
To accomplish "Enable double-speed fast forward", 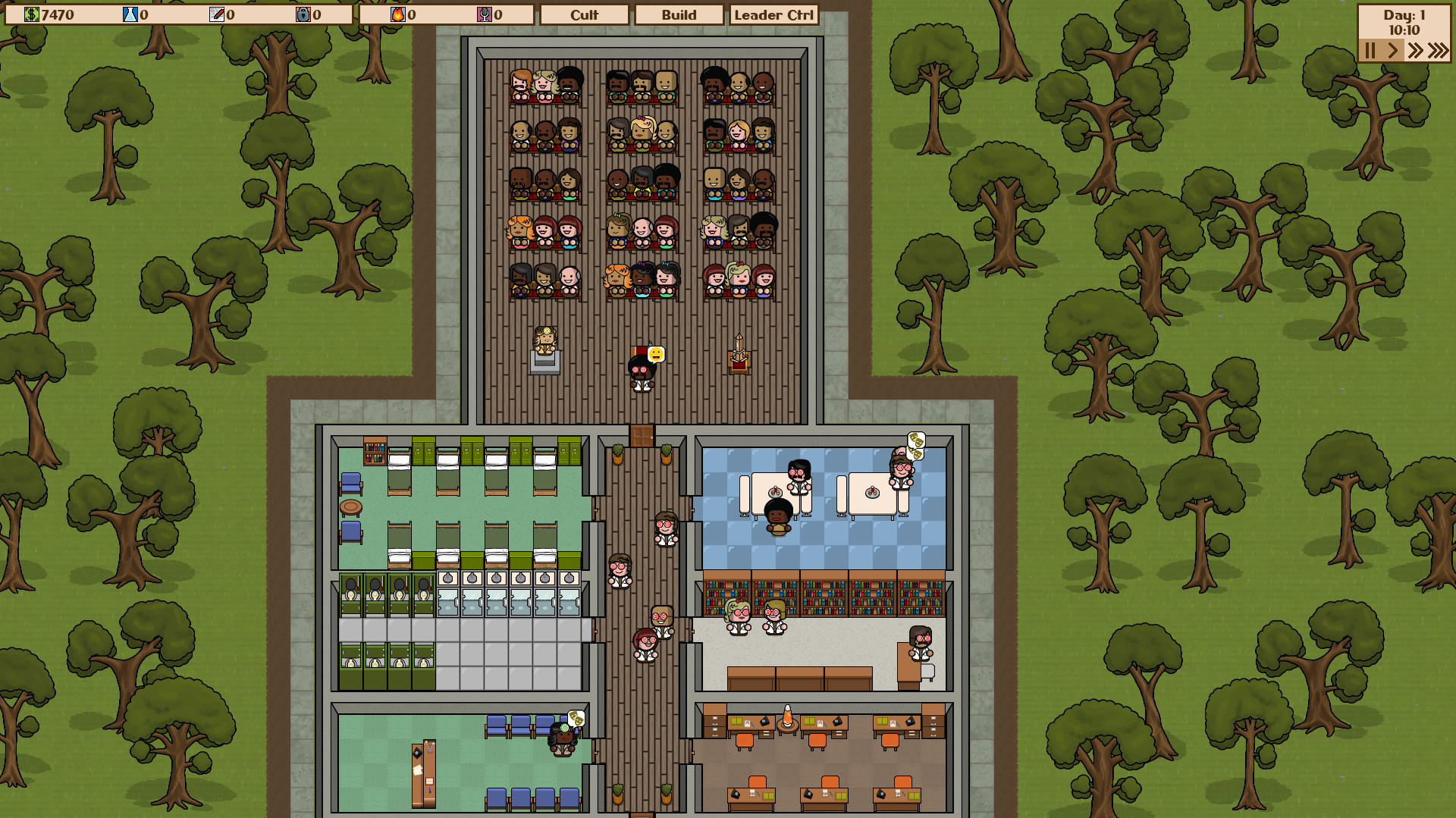I will (x=1416, y=51).
